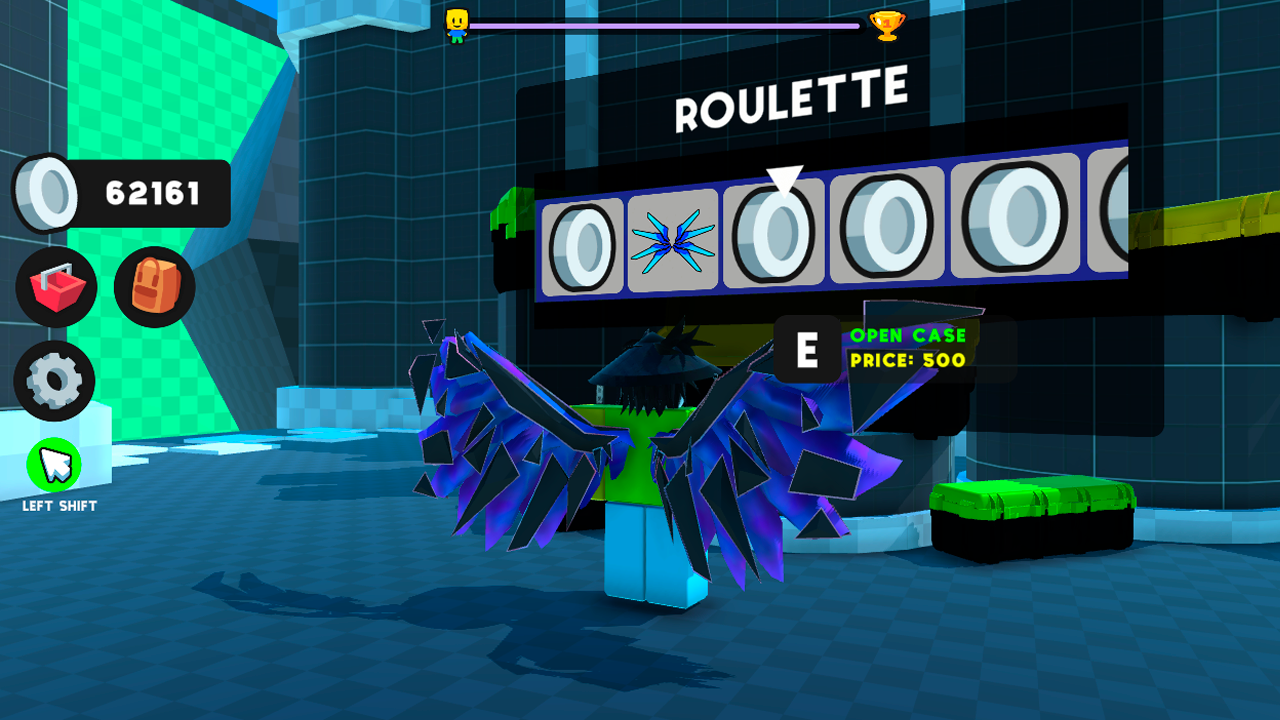The height and width of the screenshot is (720, 1280).
Task: Open settings with the gear icon
Action: tap(56, 381)
